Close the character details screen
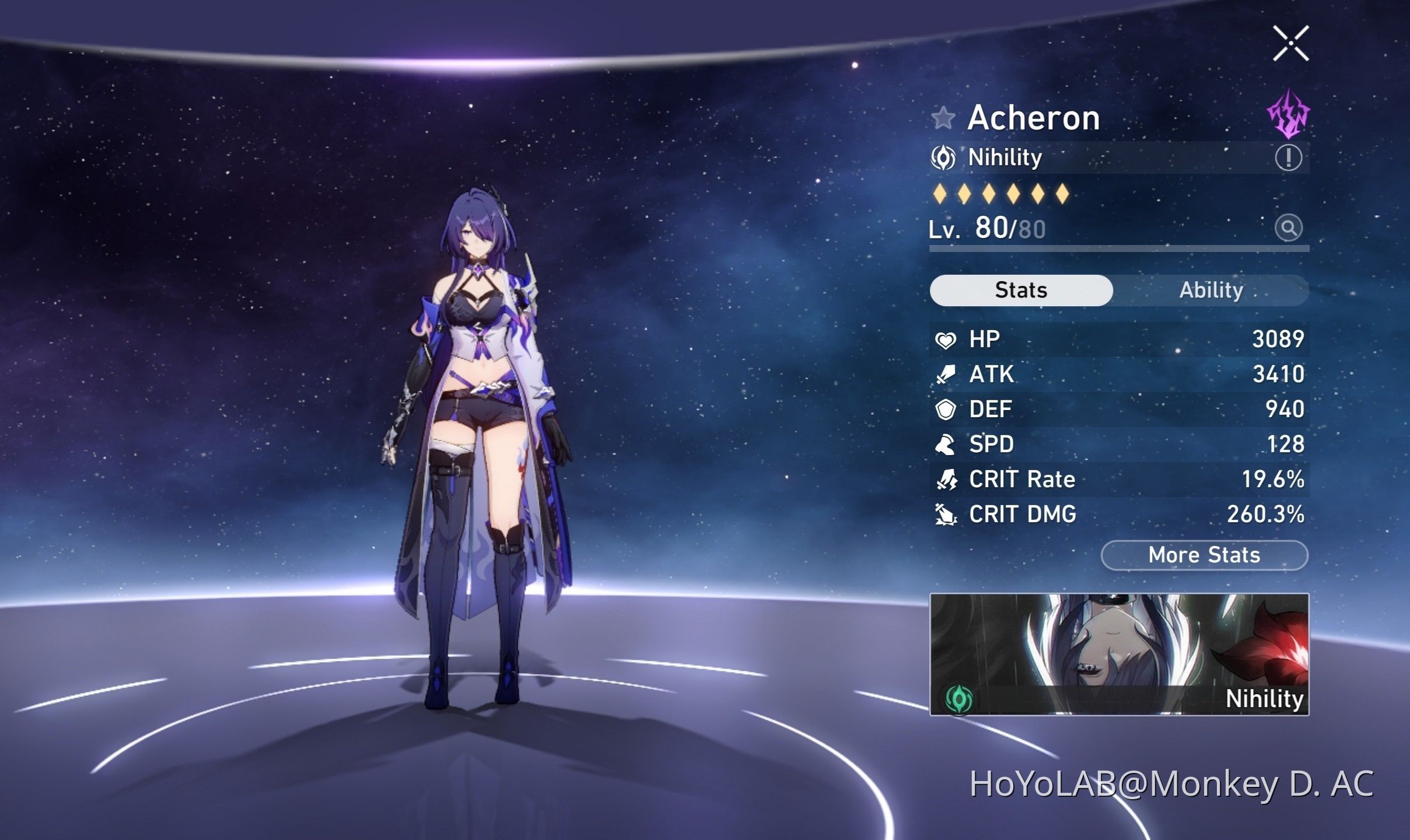 pyautogui.click(x=1290, y=43)
